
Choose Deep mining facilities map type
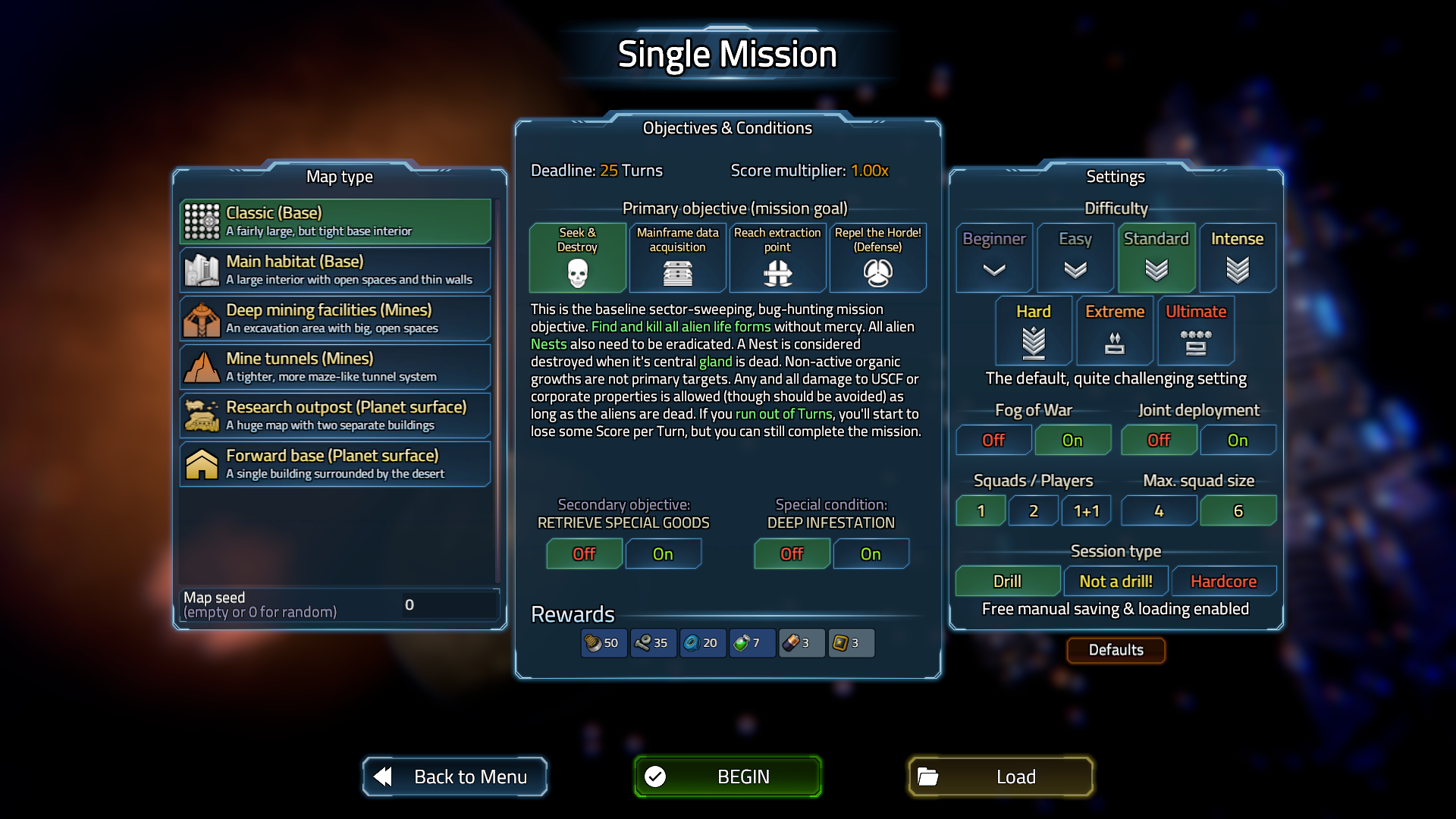point(335,318)
